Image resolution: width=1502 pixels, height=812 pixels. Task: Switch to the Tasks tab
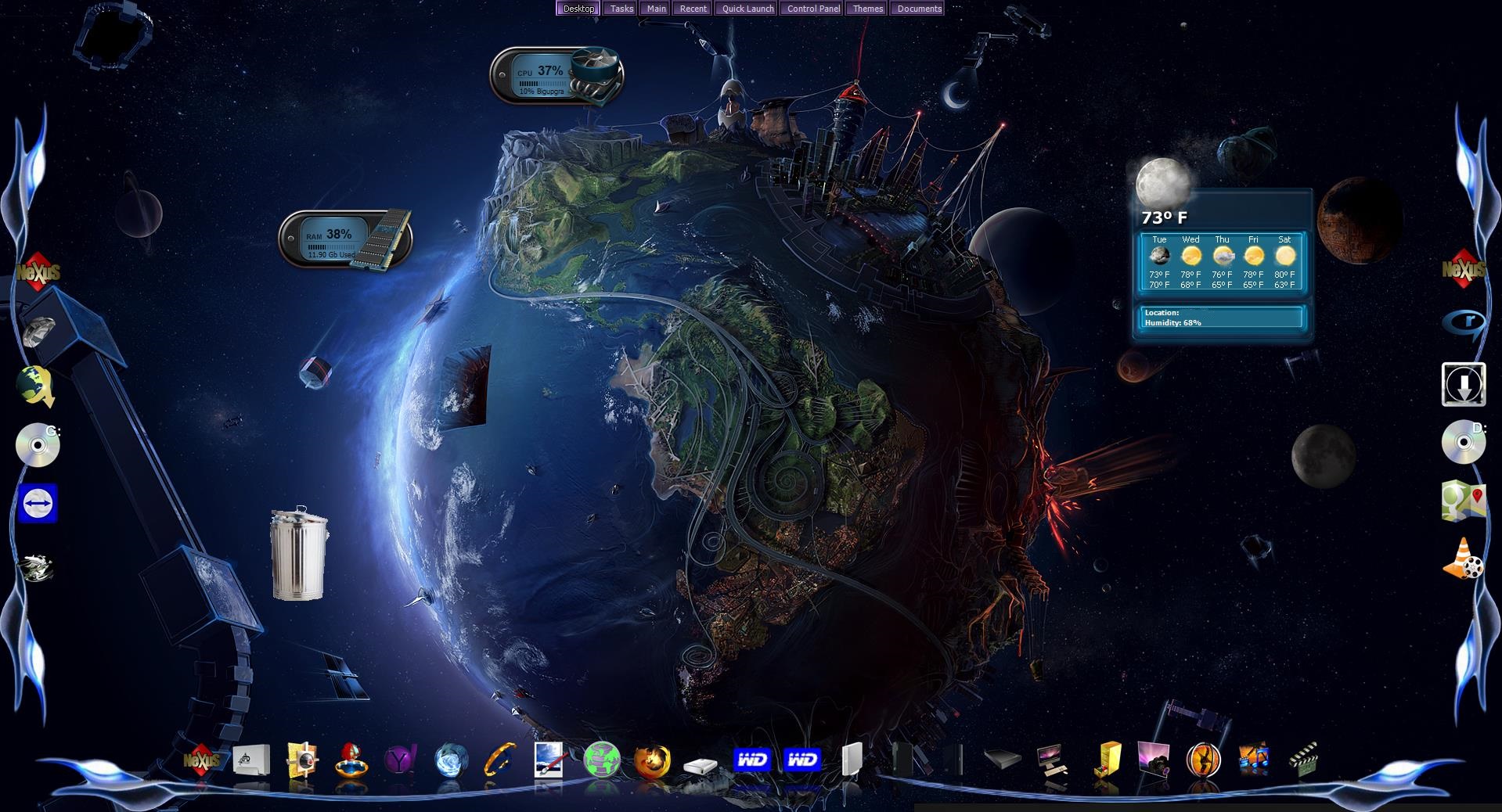point(621,9)
